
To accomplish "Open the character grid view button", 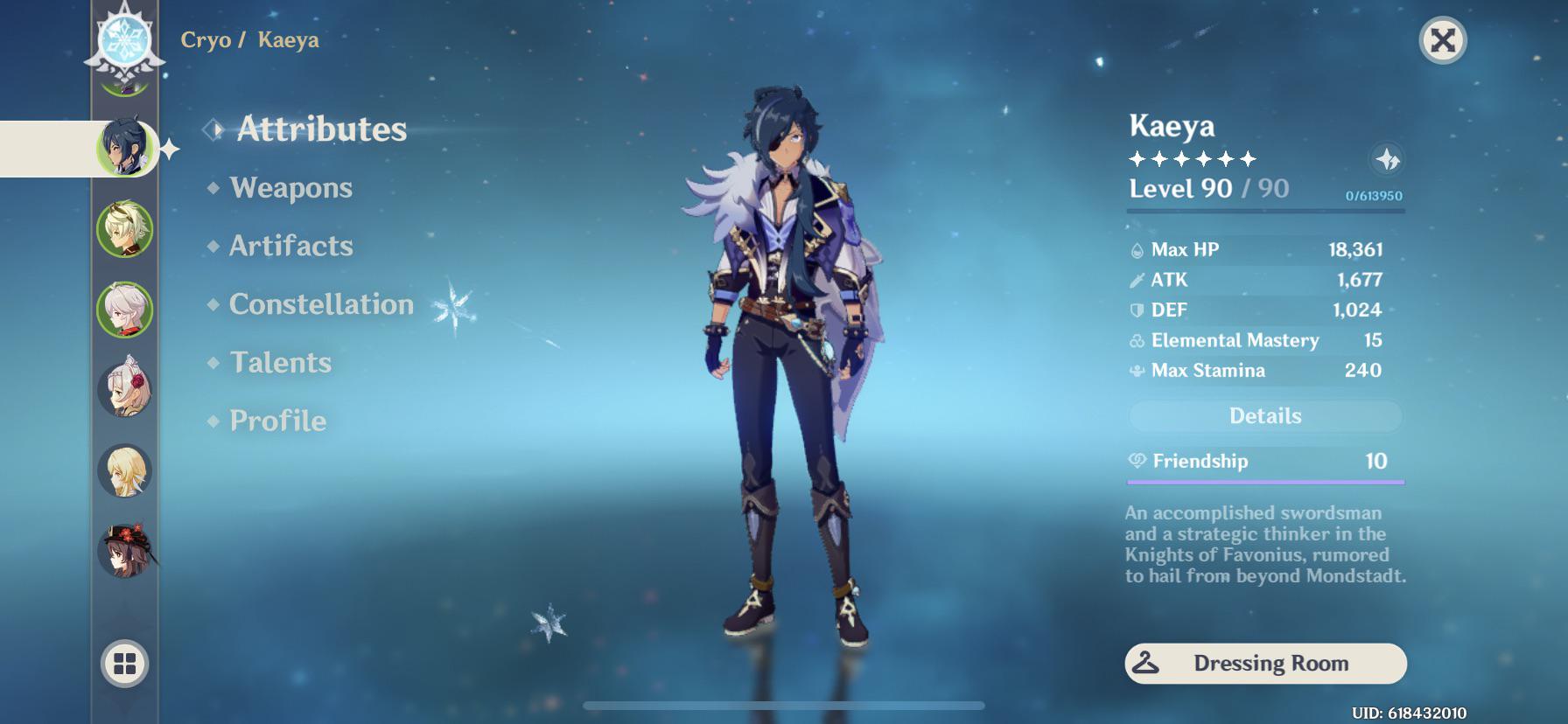I will (125, 664).
